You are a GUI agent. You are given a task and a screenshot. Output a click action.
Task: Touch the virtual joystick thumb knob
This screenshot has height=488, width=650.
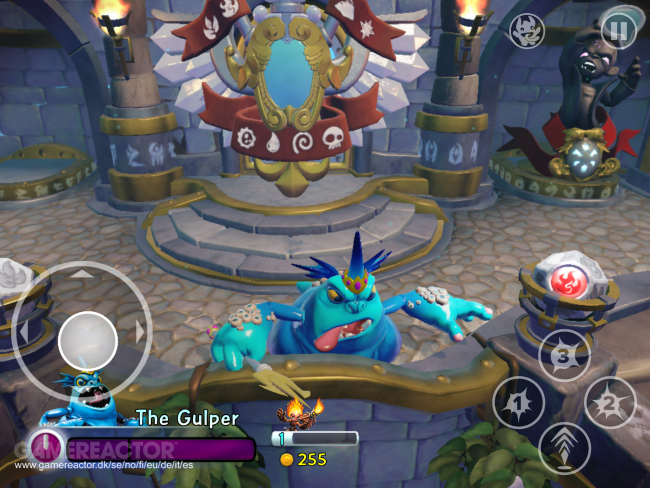(x=88, y=340)
